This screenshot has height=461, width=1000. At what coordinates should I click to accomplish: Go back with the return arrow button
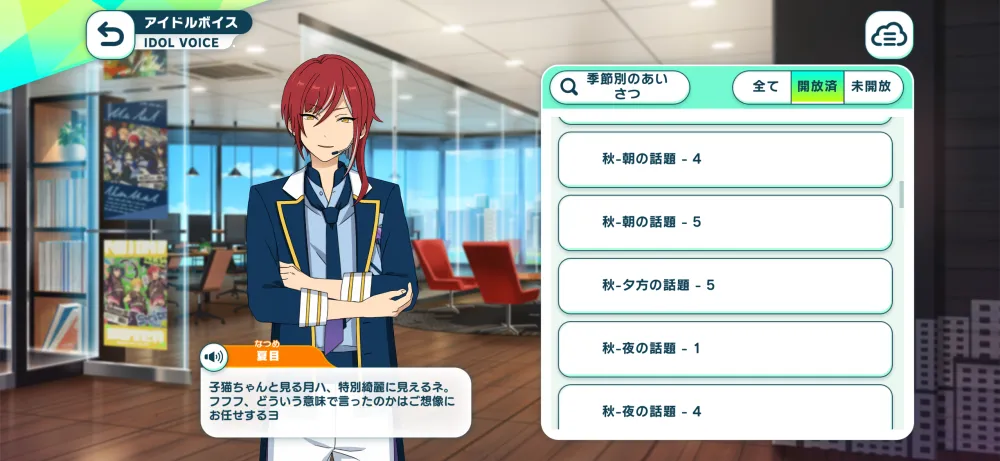pyautogui.click(x=111, y=36)
